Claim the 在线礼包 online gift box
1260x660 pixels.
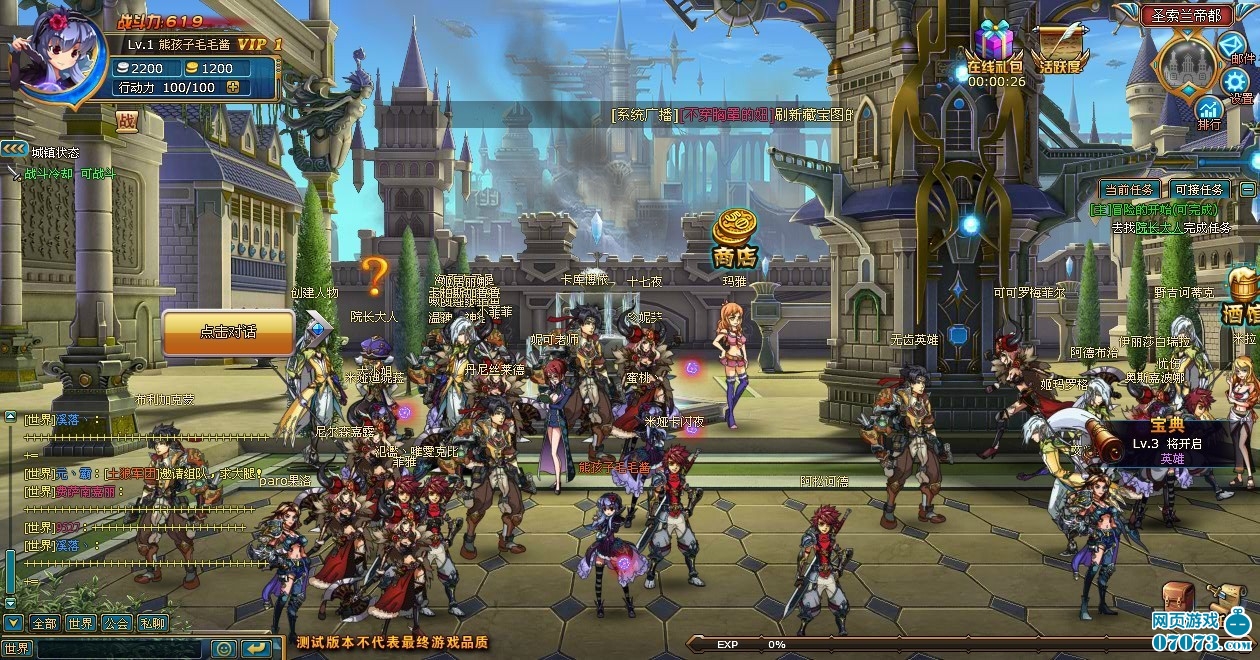994,47
